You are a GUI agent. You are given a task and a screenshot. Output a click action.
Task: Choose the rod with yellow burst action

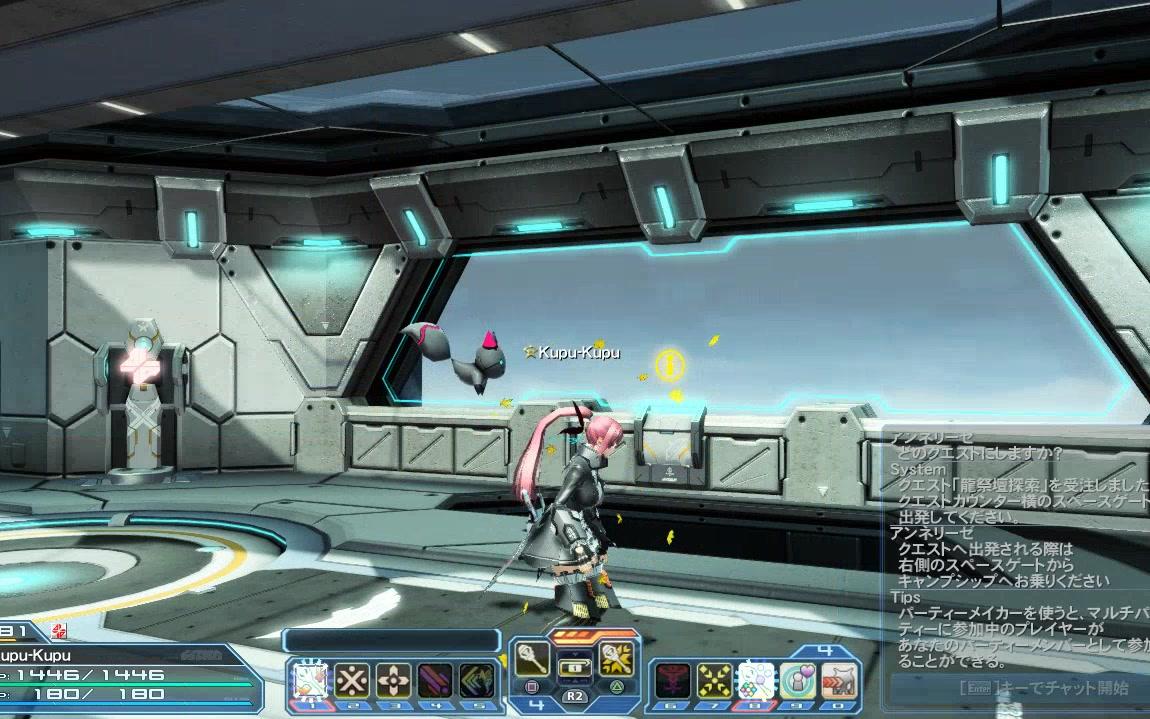point(616,659)
